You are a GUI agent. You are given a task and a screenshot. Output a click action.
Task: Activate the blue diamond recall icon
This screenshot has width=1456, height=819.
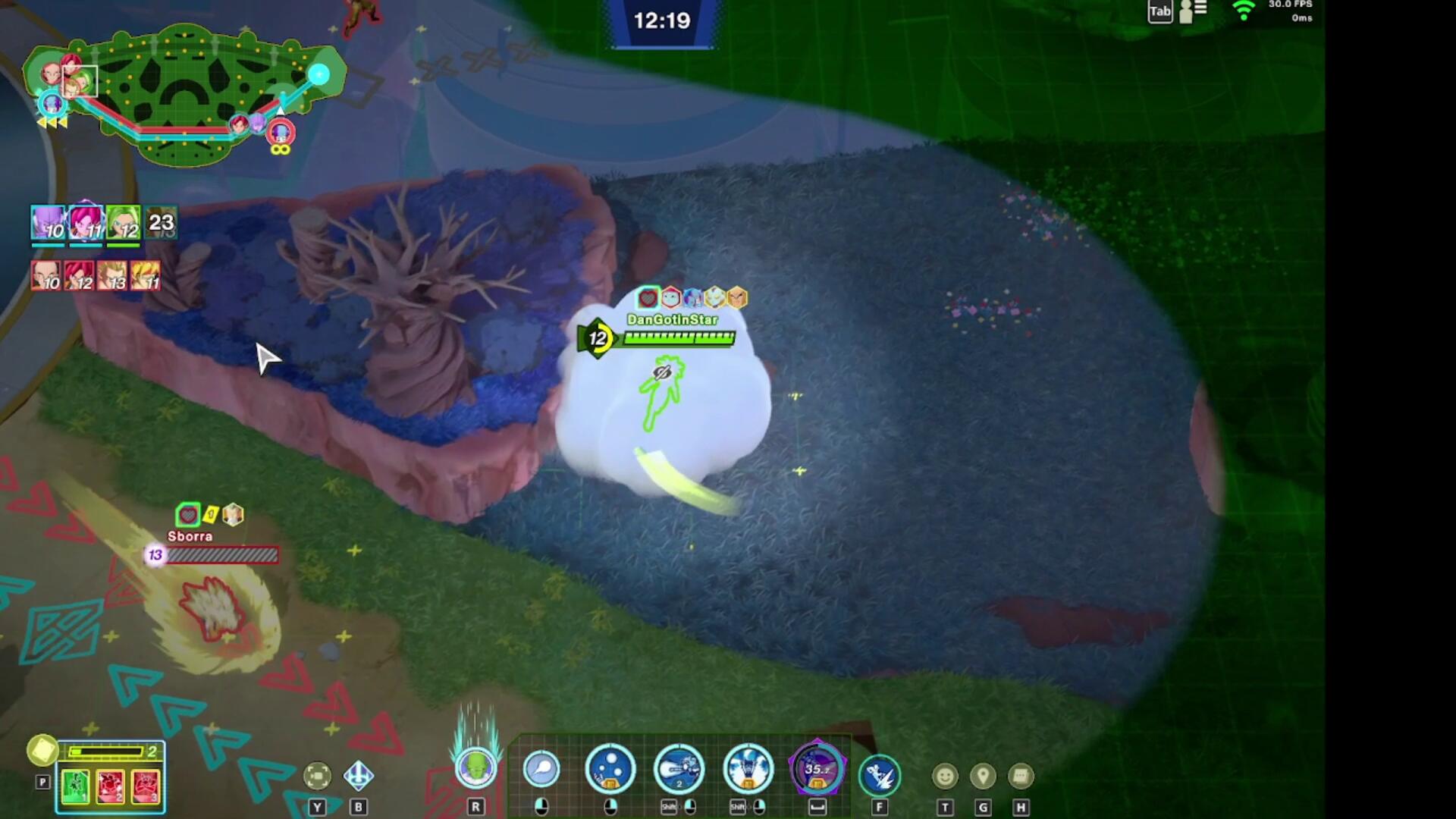(x=358, y=776)
